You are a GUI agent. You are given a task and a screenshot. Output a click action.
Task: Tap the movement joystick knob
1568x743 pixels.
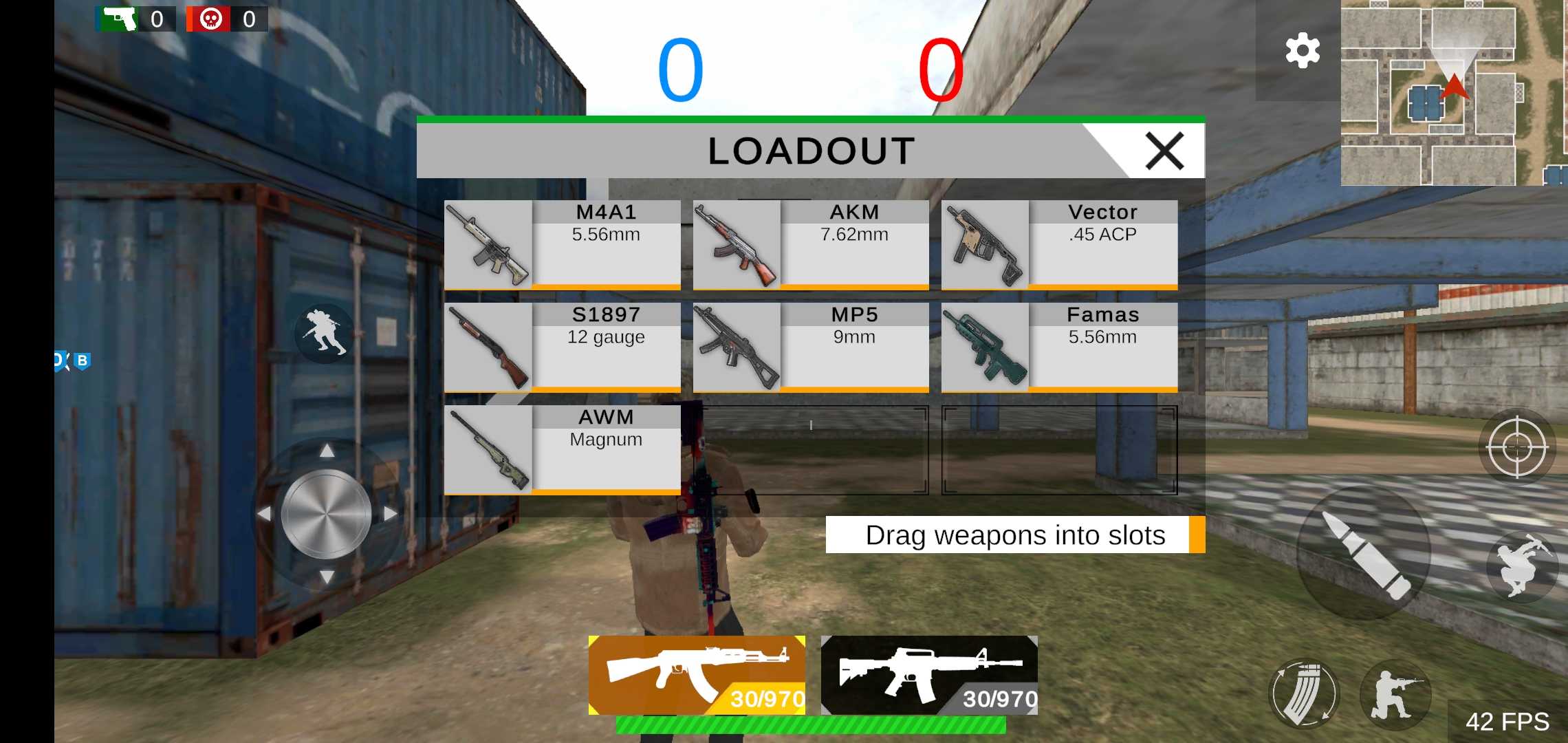(x=327, y=514)
